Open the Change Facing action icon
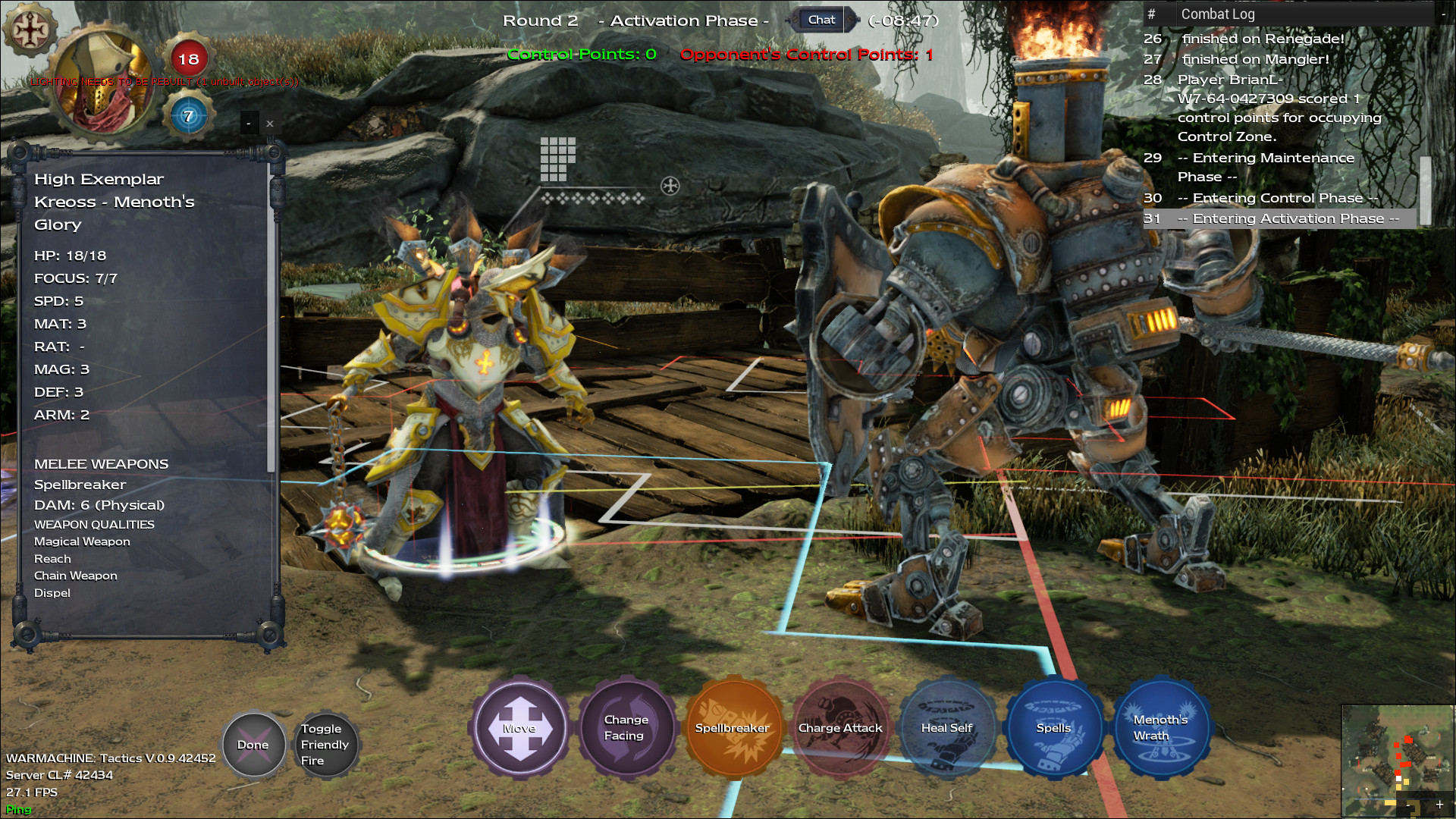Image resolution: width=1456 pixels, height=819 pixels. click(x=627, y=728)
